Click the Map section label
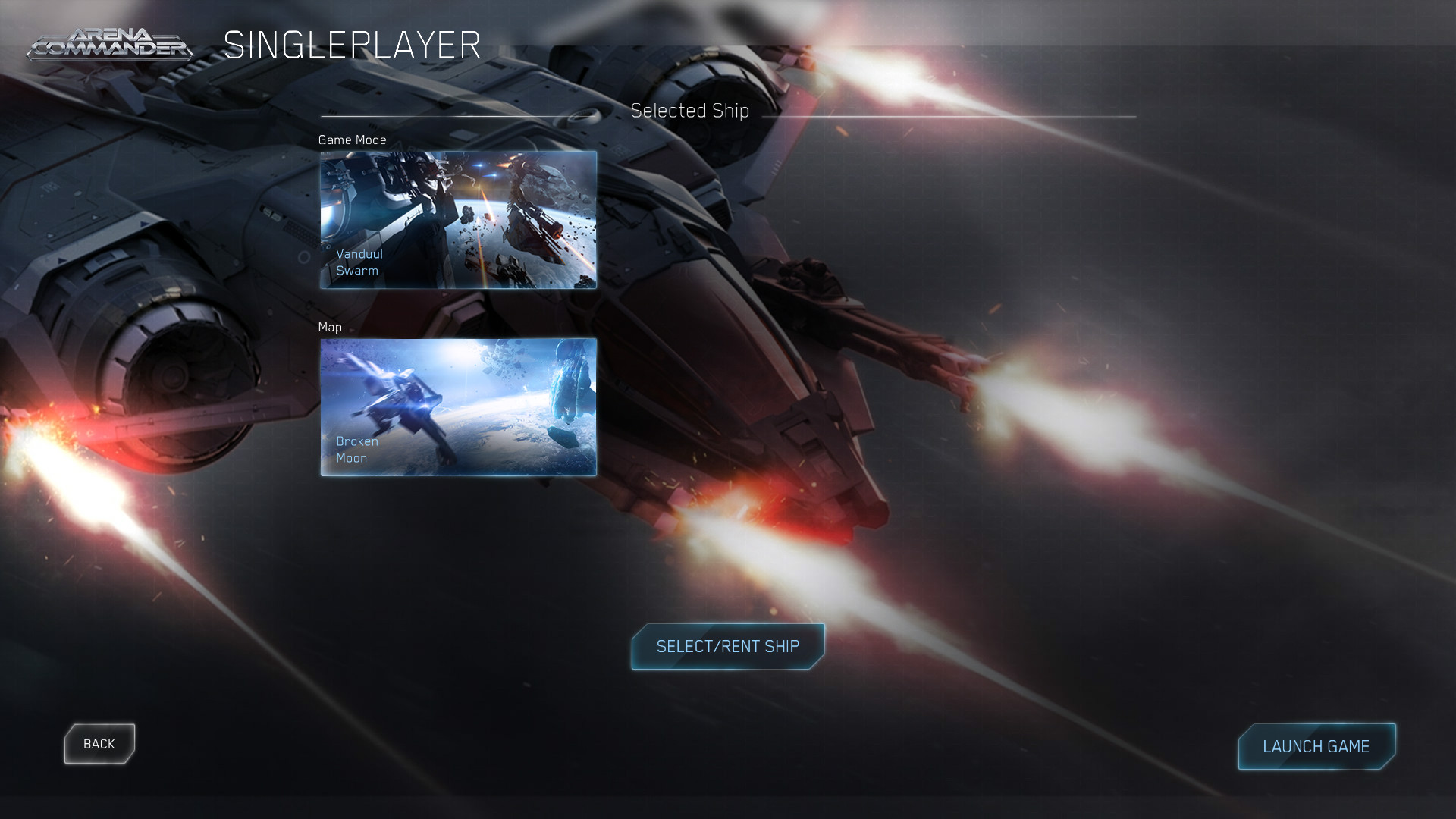The width and height of the screenshot is (1456, 819). 330,327
